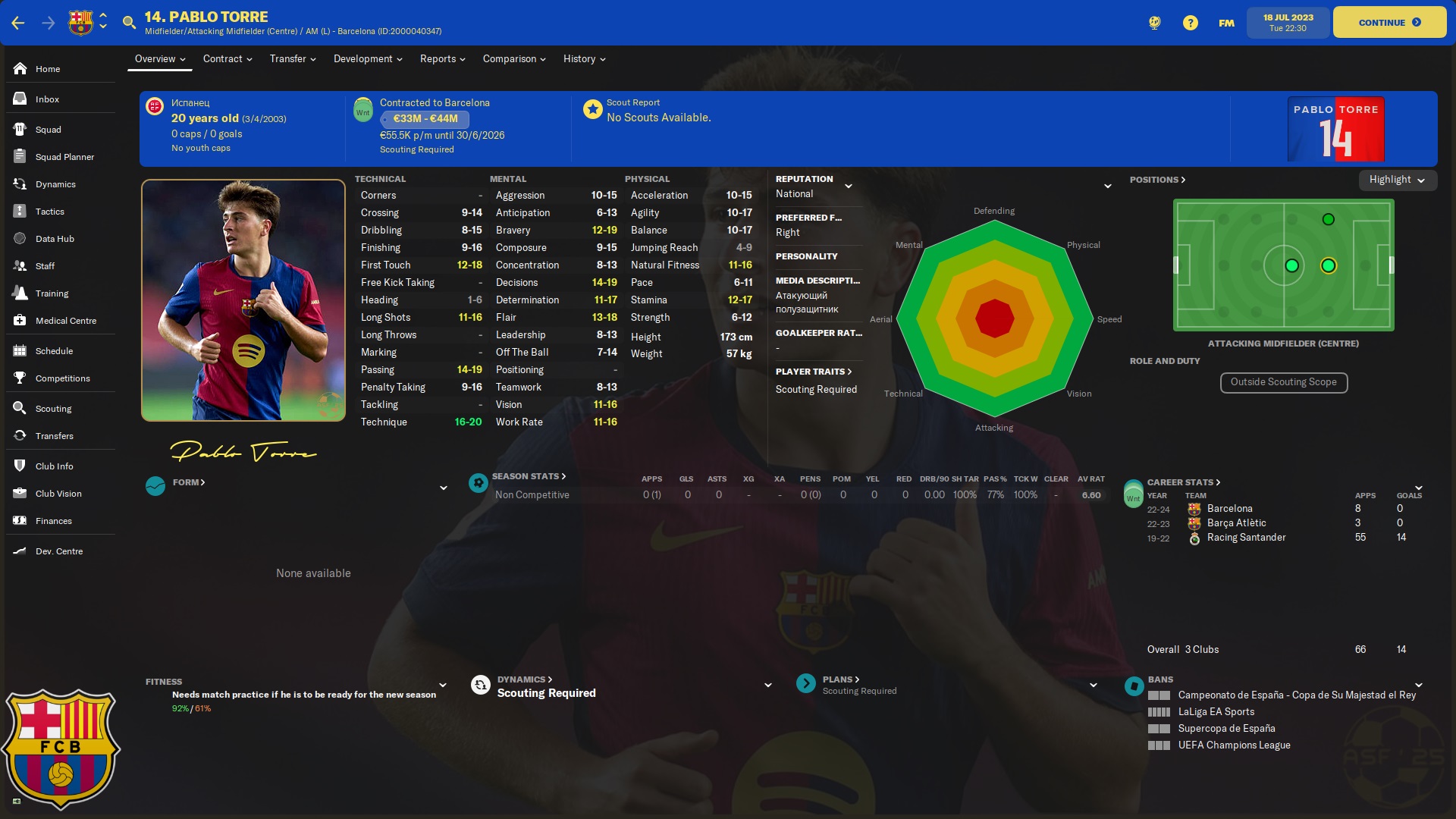Screen dimensions: 1456x819
Task: Open the Dev. Centre screen
Action: pyautogui.click(x=59, y=551)
